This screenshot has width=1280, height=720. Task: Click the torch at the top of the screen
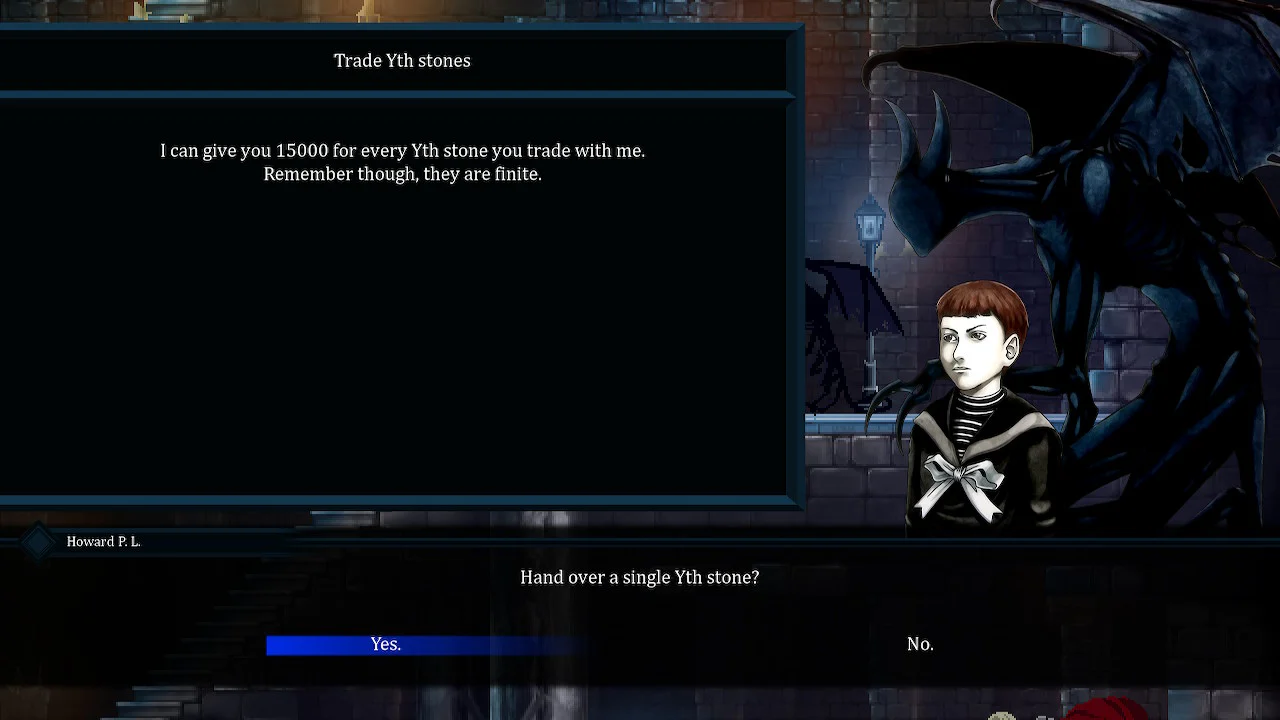tap(370, 12)
